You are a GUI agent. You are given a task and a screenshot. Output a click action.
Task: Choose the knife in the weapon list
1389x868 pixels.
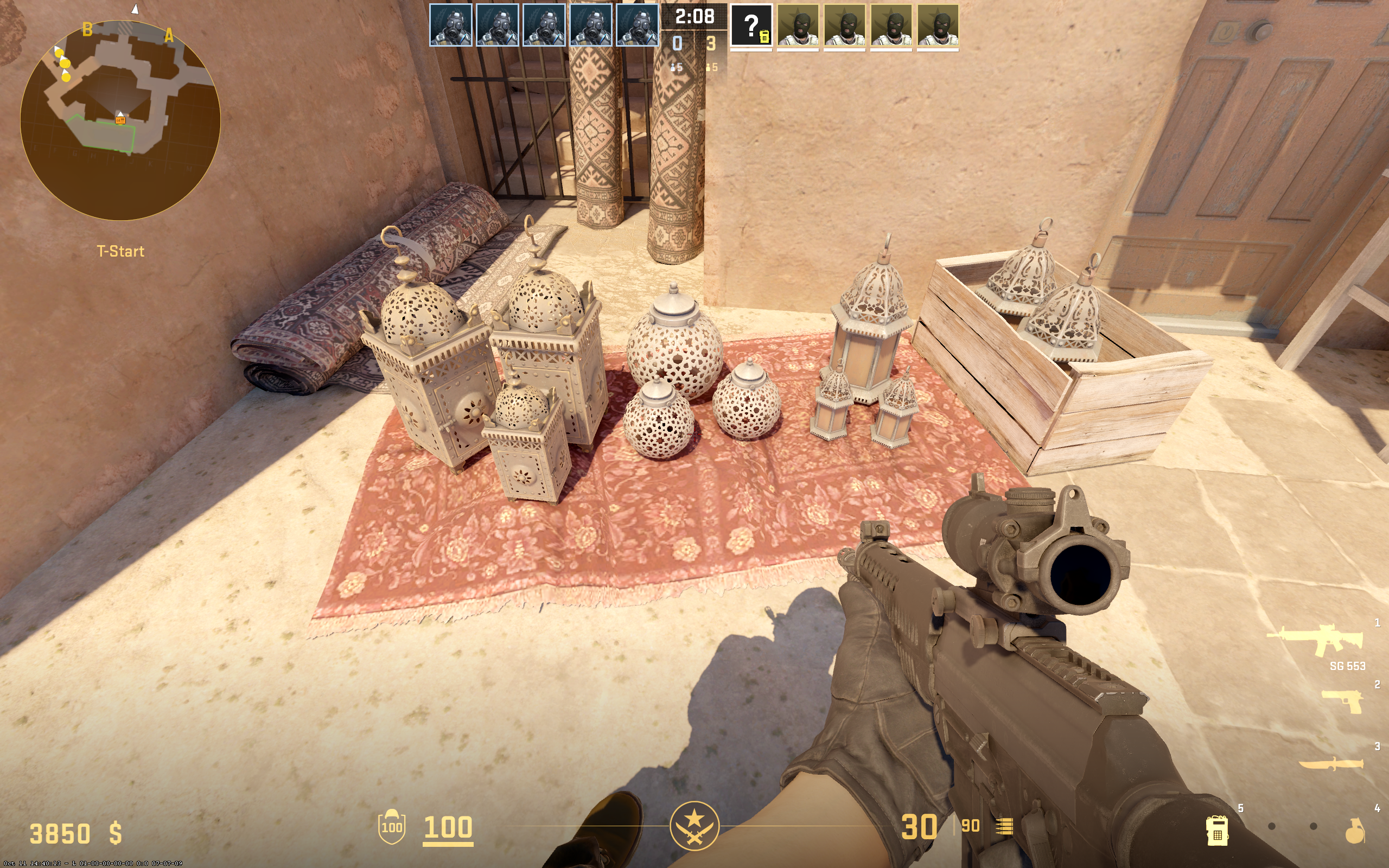pos(1331,764)
